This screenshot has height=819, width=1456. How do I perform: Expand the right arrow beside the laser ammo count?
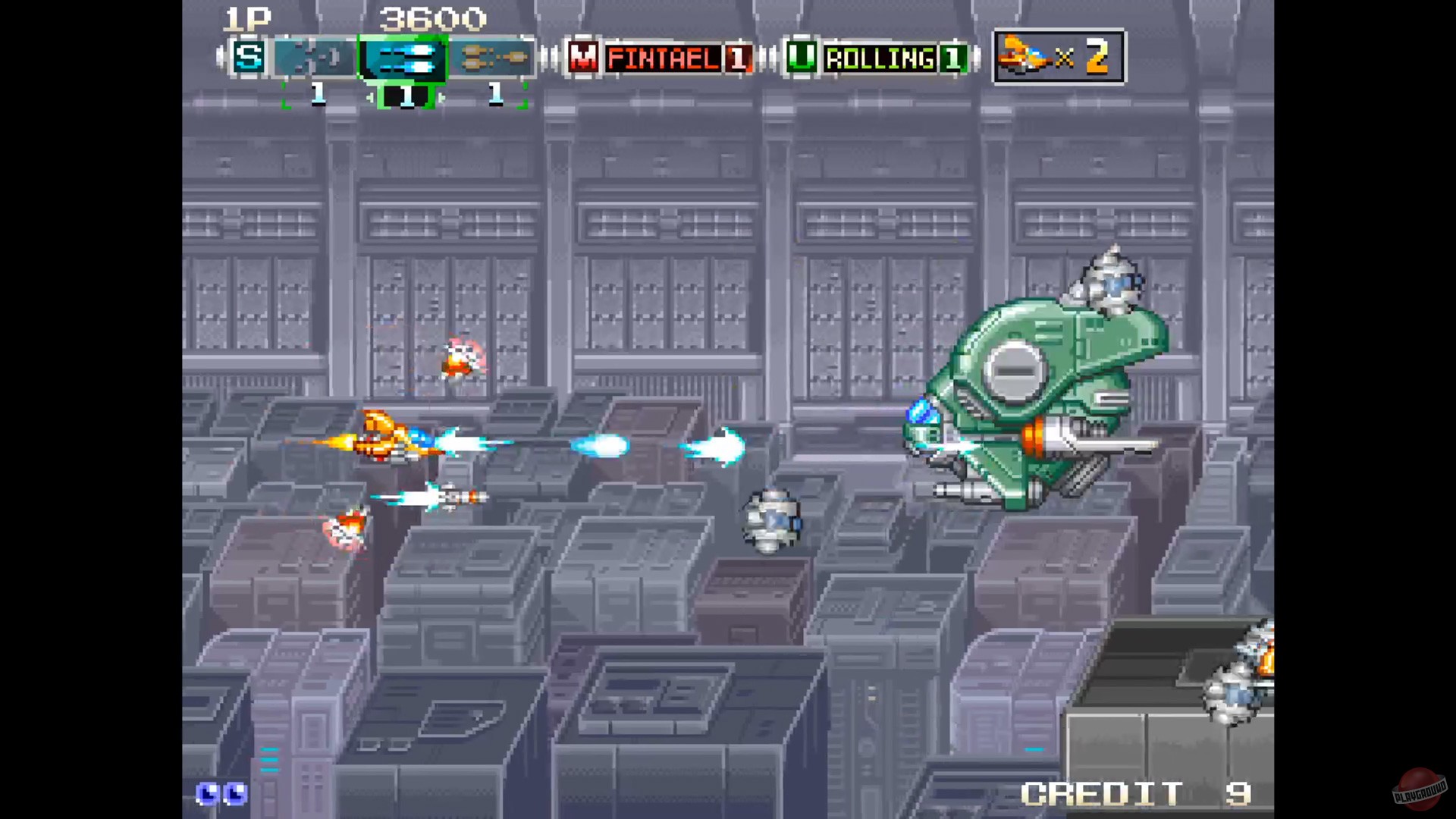(440, 96)
